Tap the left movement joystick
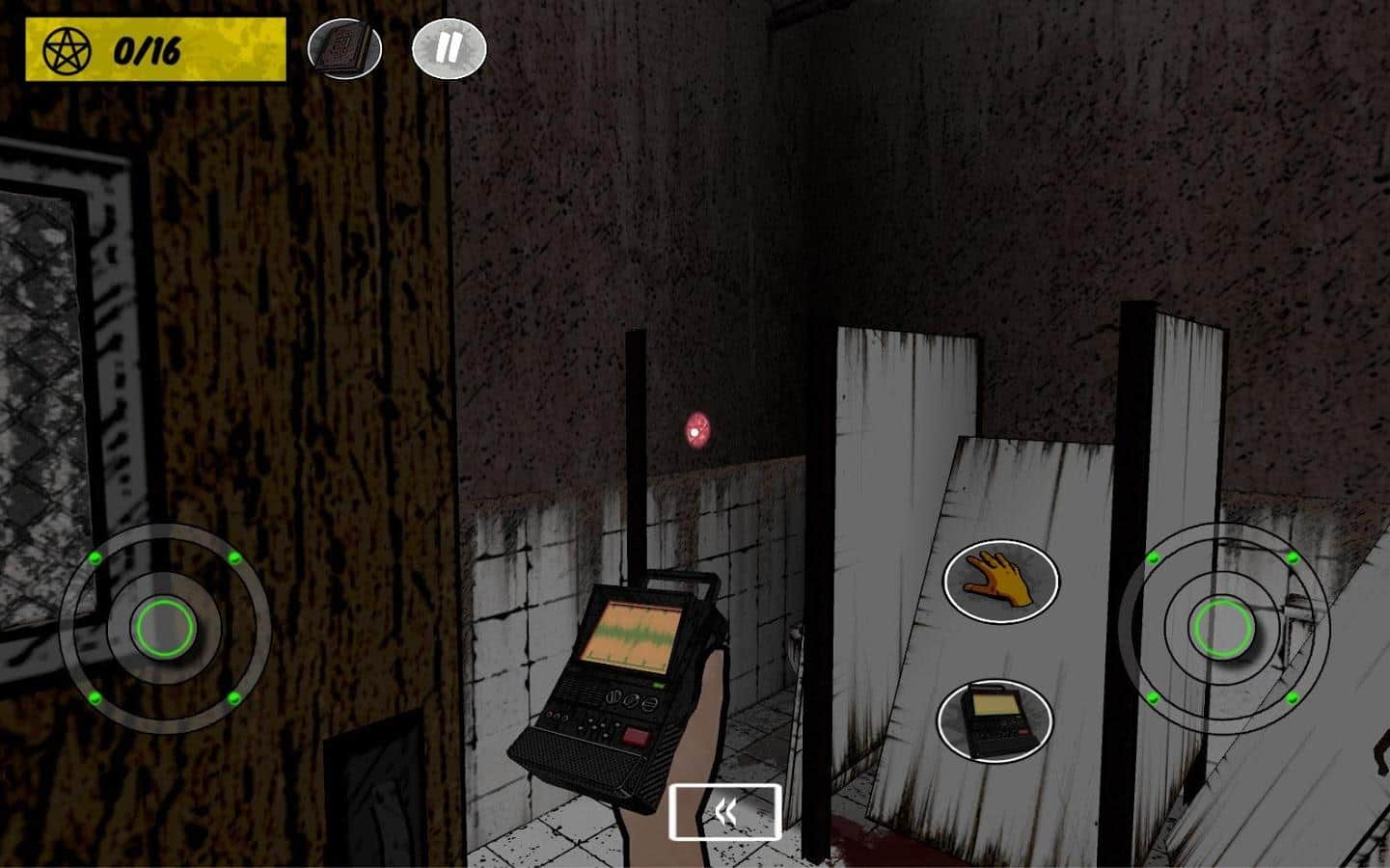The image size is (1390, 868). coord(165,628)
